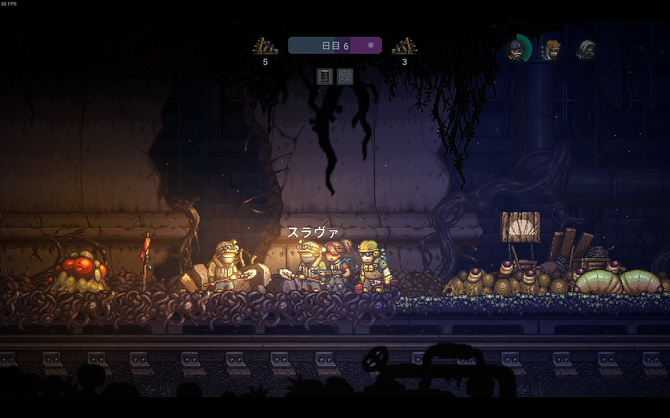Screen dimensions: 670x418
Task: Click the resource pile icon showing 5
Action: coord(265,46)
